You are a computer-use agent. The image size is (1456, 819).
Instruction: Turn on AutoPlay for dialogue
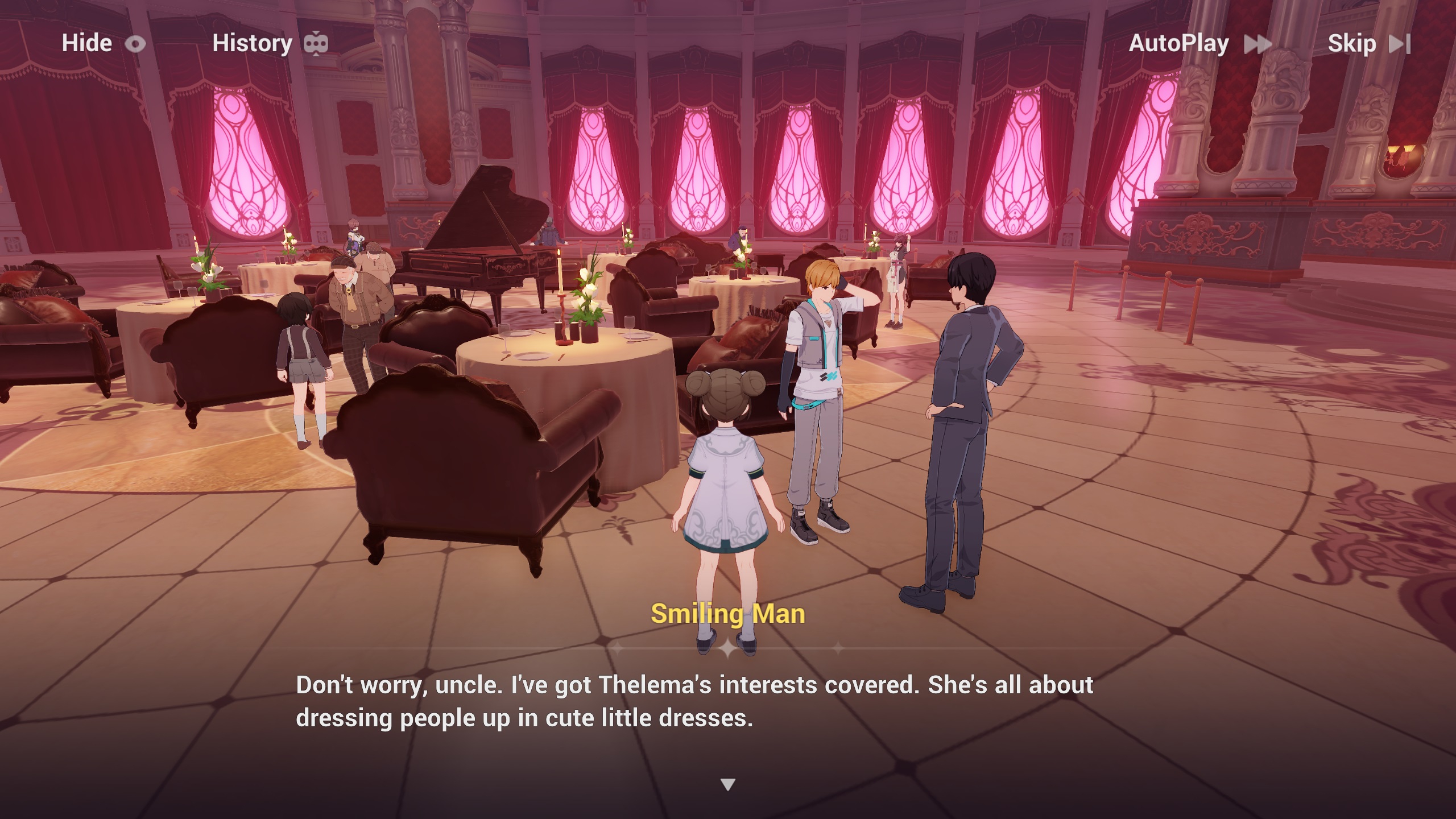(1199, 43)
